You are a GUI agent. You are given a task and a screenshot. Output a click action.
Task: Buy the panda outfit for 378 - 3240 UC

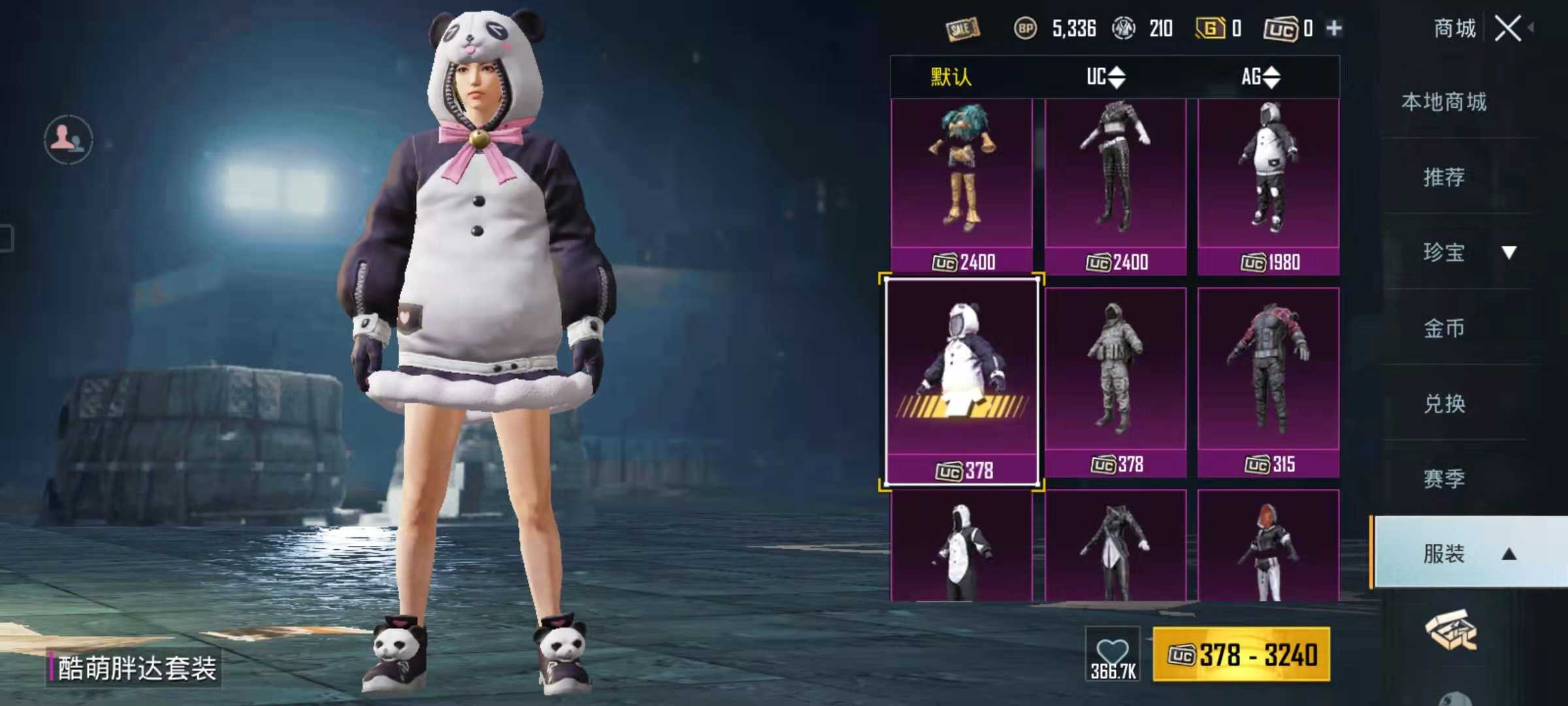1241,655
